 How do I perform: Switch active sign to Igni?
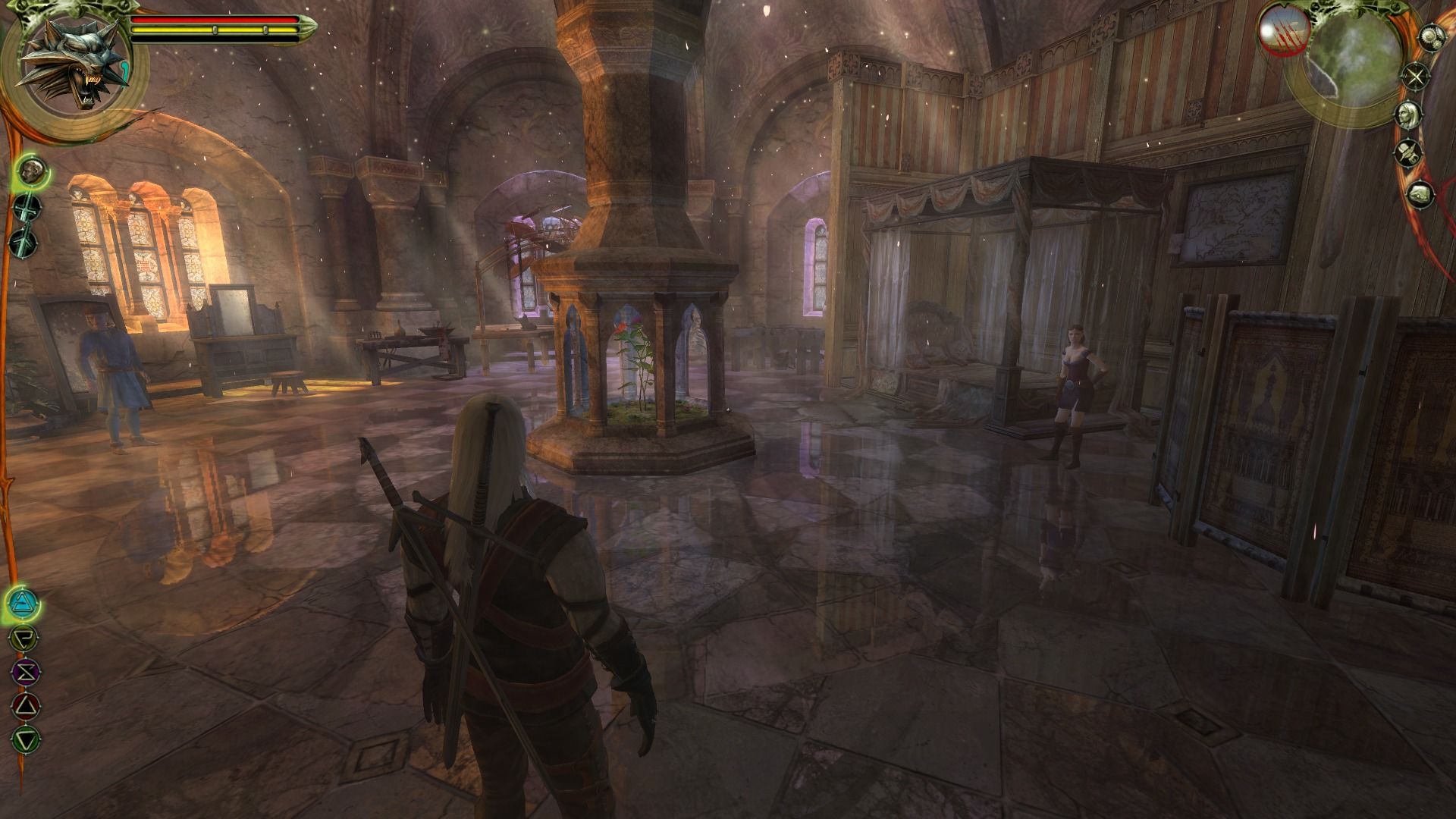pyautogui.click(x=27, y=705)
